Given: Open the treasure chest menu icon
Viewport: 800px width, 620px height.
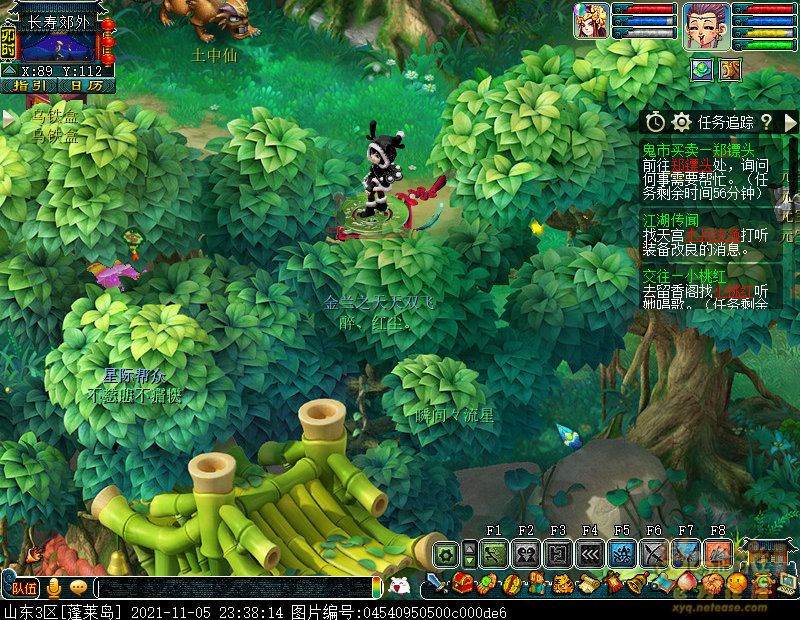Looking at the screenshot, I should click(462, 583).
